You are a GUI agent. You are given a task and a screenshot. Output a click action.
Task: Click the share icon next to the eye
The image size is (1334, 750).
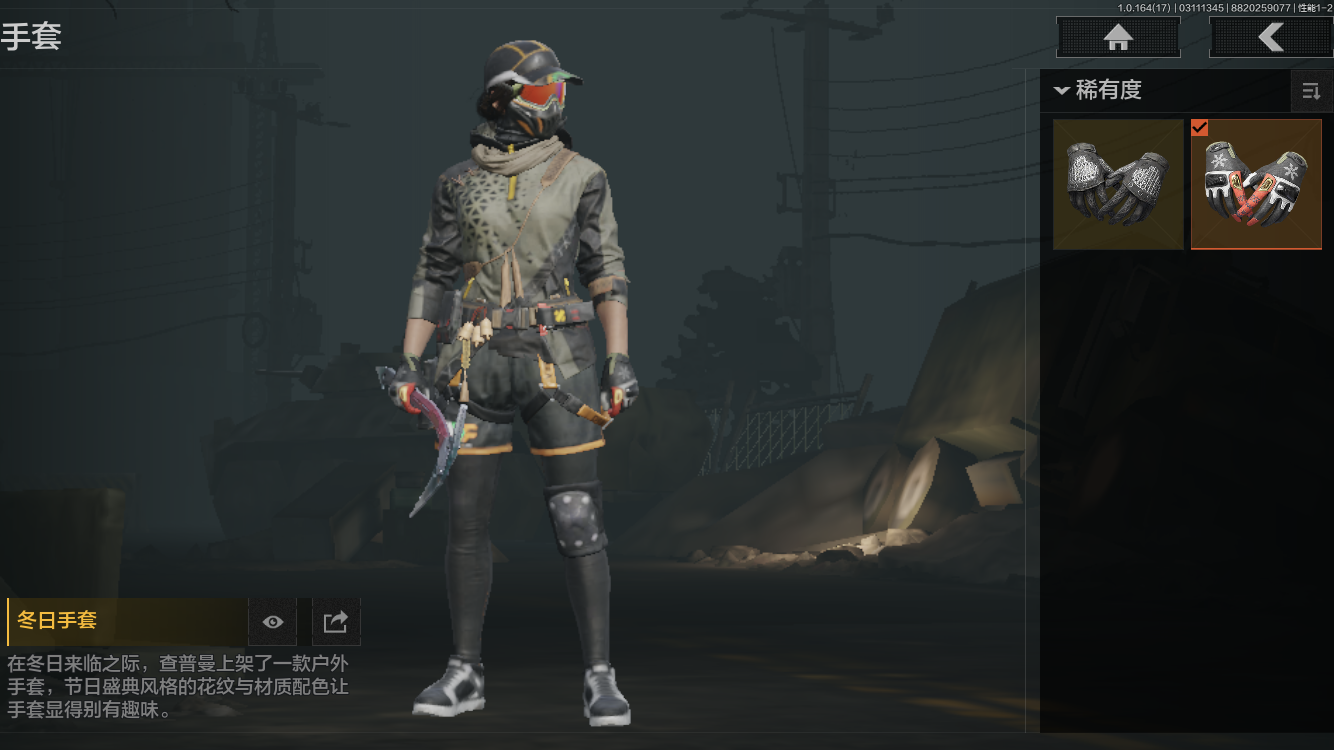tap(335, 621)
